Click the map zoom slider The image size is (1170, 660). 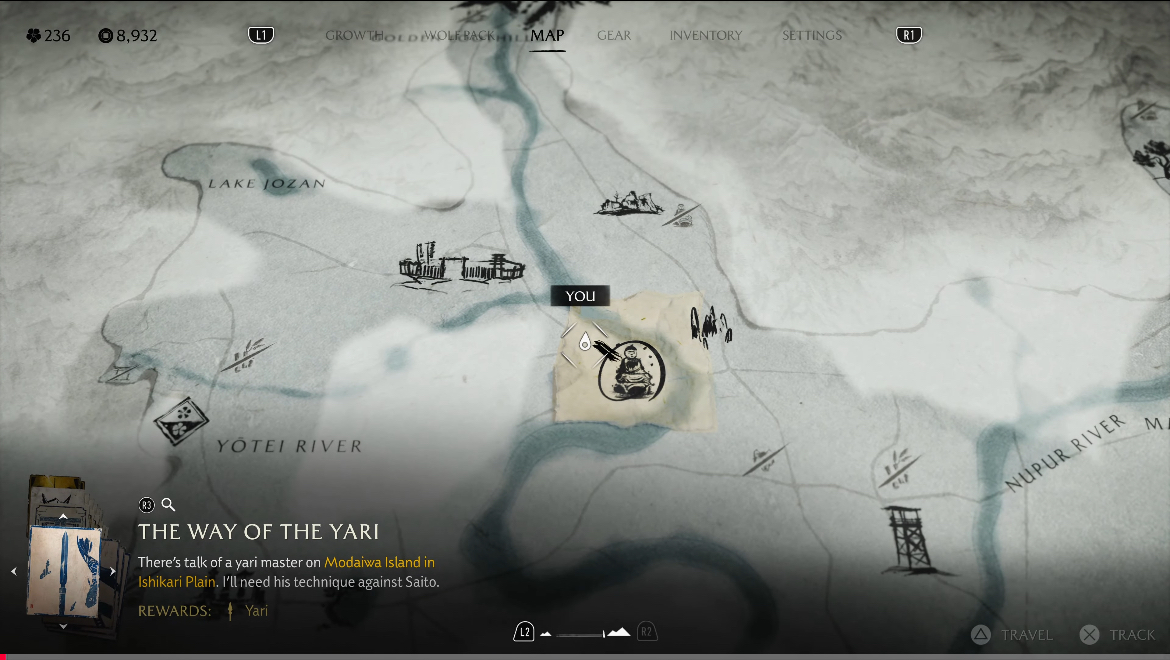click(584, 633)
